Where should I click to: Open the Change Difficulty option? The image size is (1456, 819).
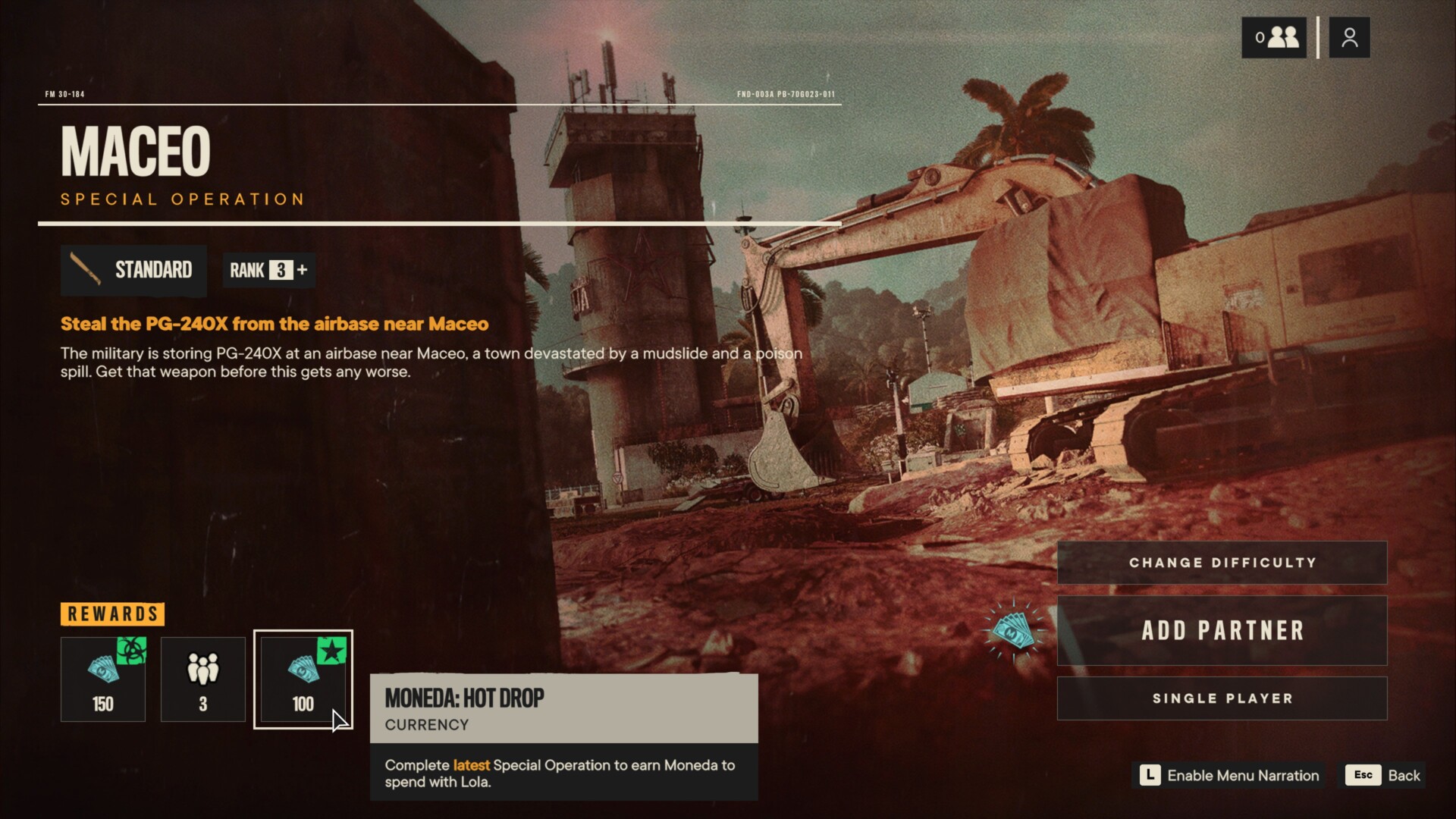tap(1222, 563)
